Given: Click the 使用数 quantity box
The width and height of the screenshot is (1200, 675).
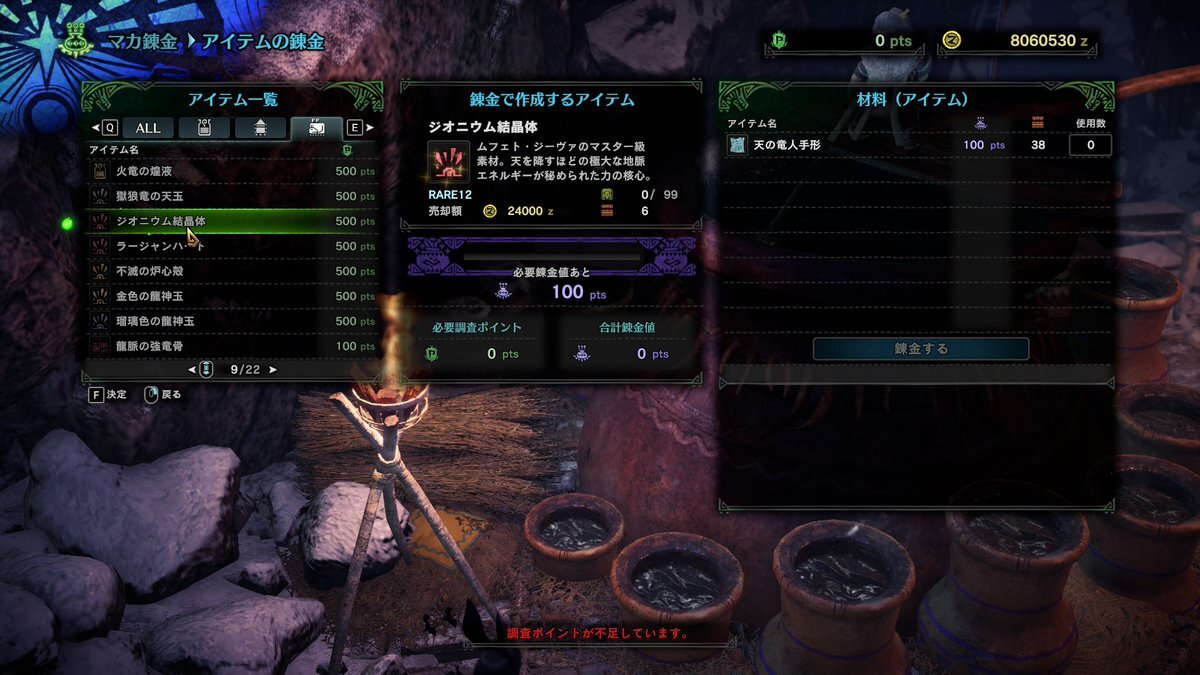Looking at the screenshot, I should click(x=1090, y=145).
